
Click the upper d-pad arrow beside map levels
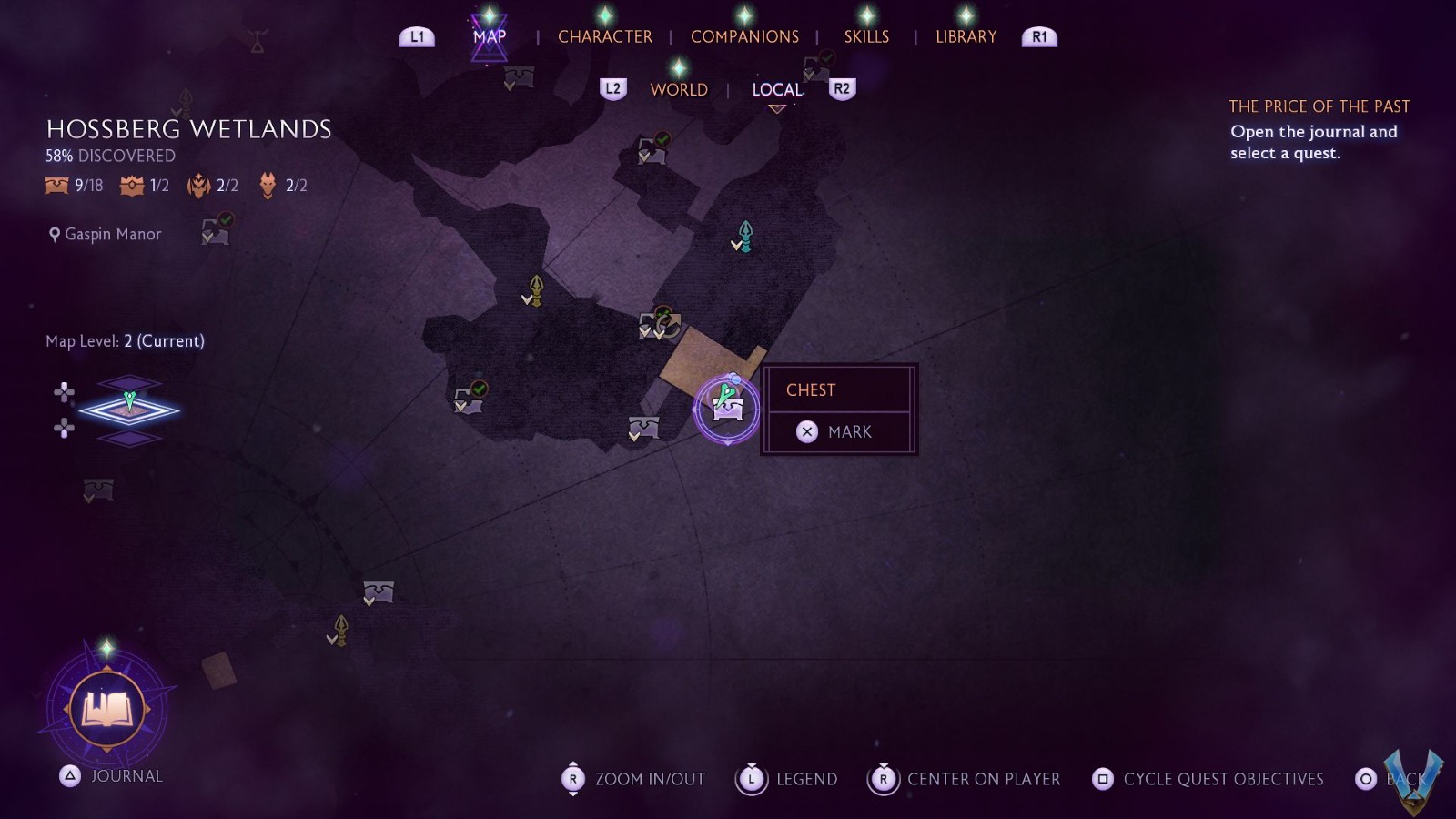click(64, 390)
